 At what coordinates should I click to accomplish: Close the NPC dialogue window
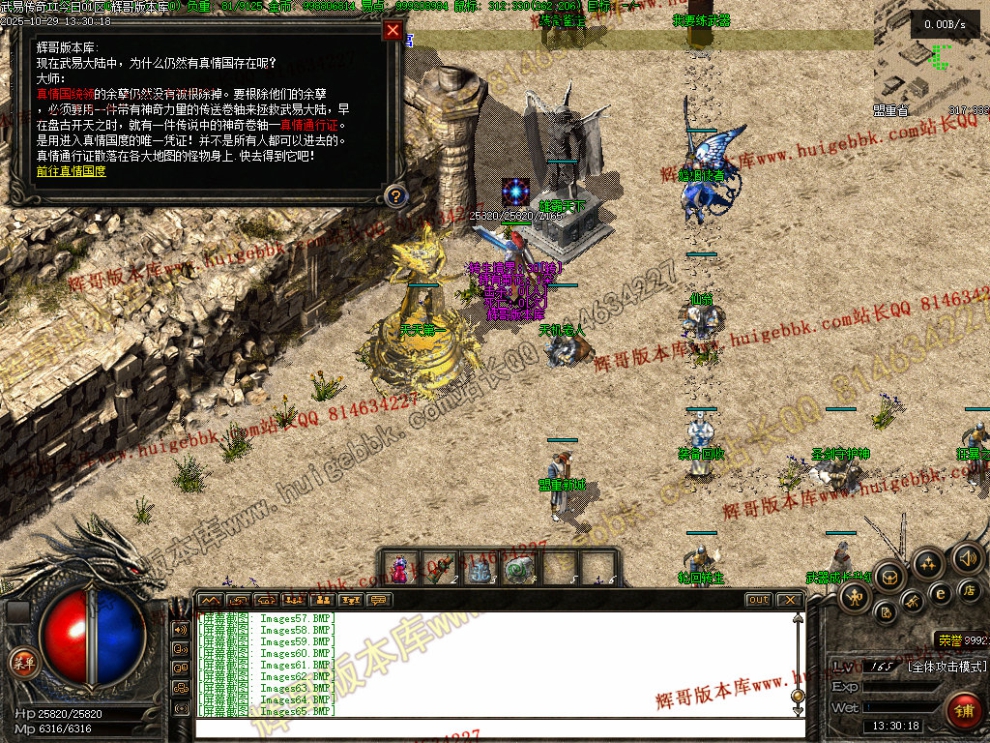click(393, 31)
